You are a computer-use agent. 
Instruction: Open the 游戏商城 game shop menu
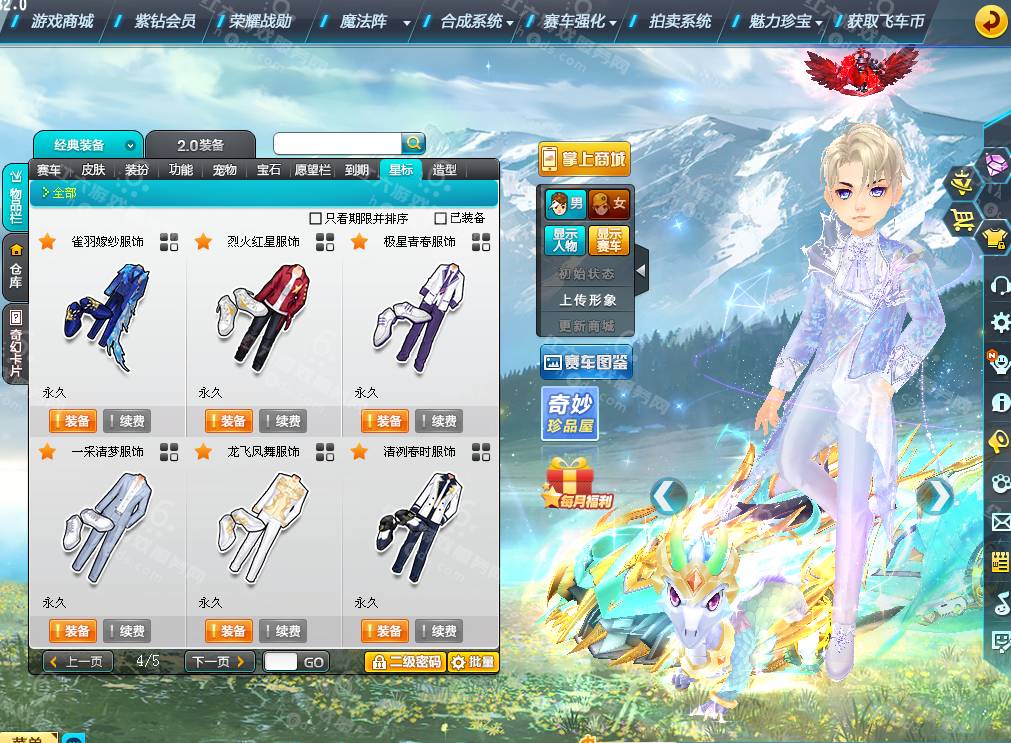point(62,21)
